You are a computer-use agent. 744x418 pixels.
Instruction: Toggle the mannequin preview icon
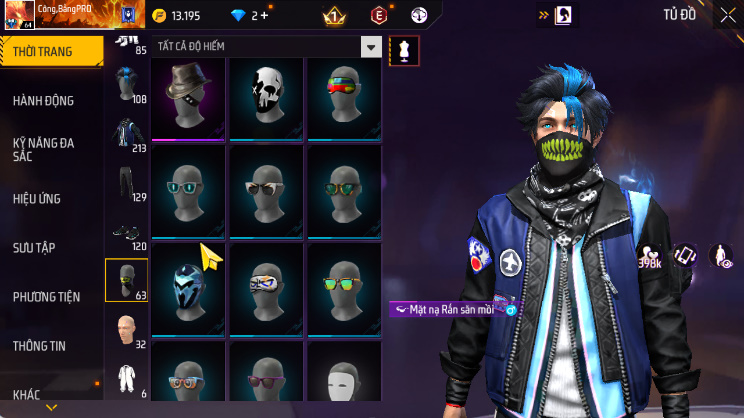404,49
